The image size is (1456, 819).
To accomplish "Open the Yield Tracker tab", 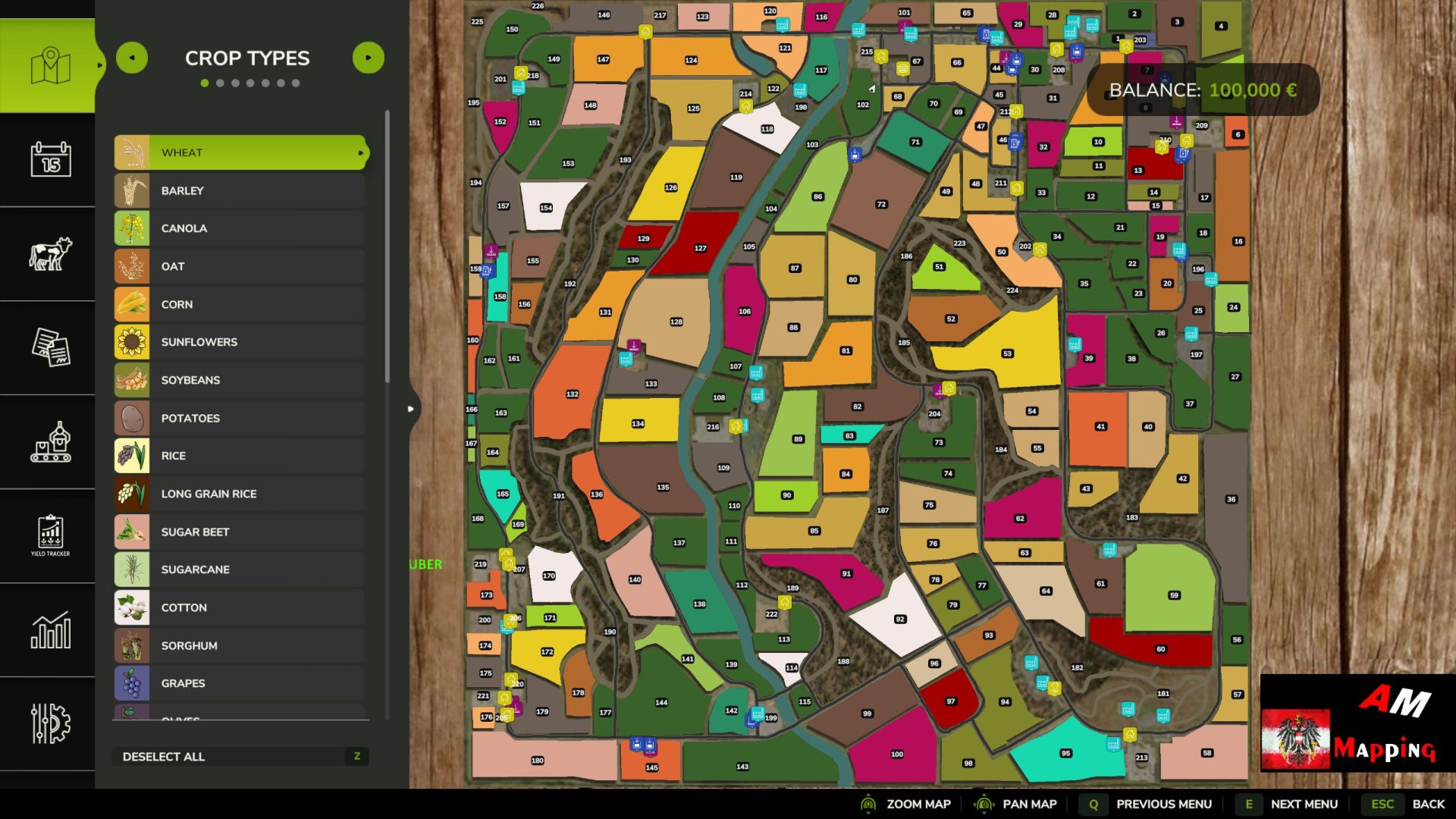I will click(x=50, y=535).
